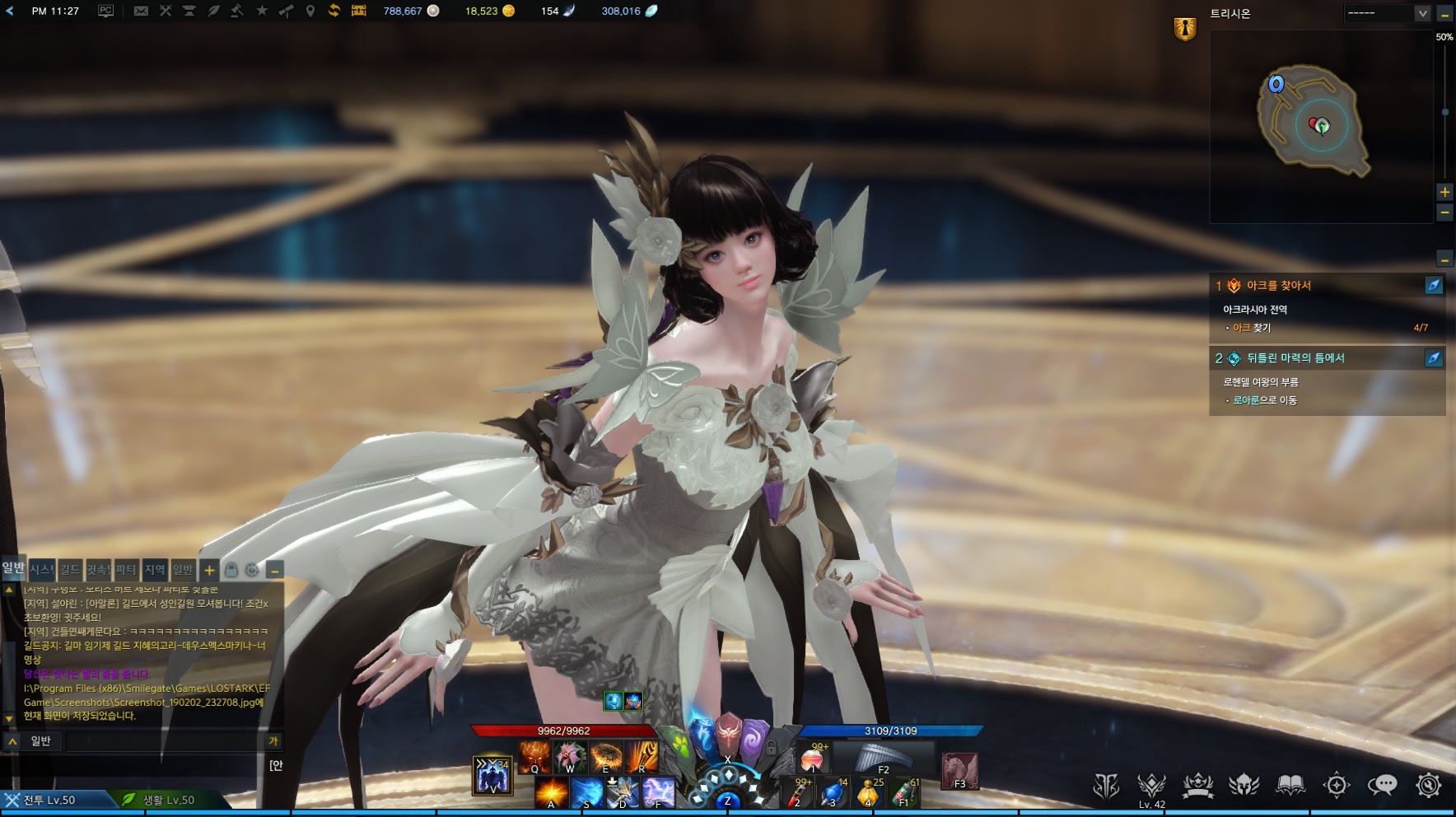
Task: Collapse the top bar with blue arrow
Action: click(10, 11)
